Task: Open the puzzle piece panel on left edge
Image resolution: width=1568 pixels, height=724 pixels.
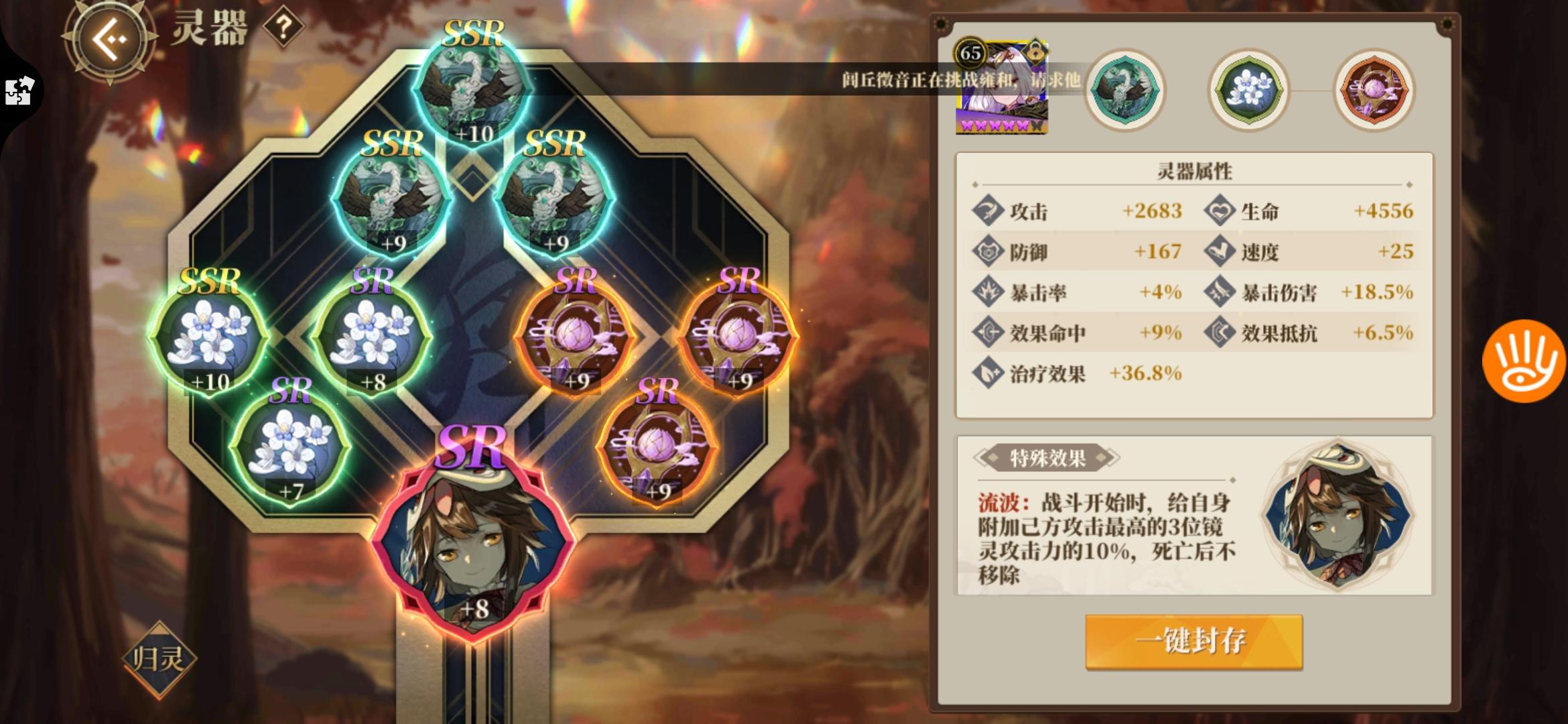Action: coord(18,90)
